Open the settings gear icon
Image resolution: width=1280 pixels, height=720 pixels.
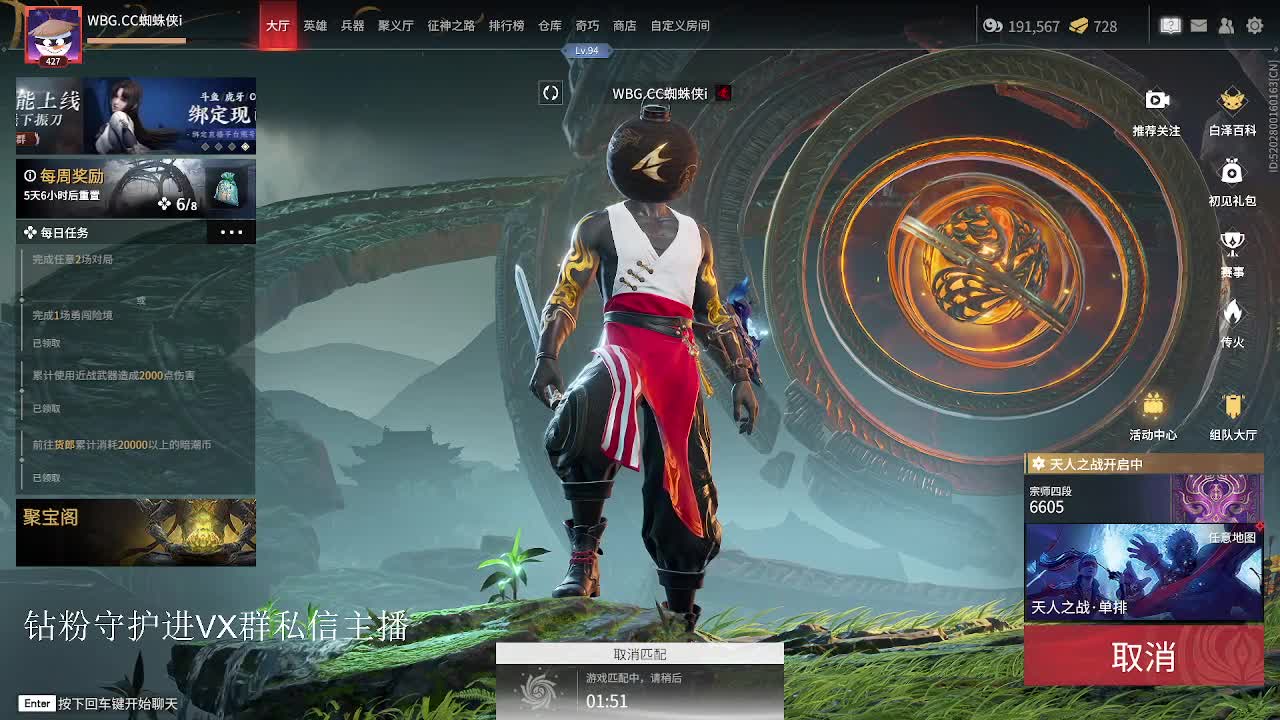1254,26
